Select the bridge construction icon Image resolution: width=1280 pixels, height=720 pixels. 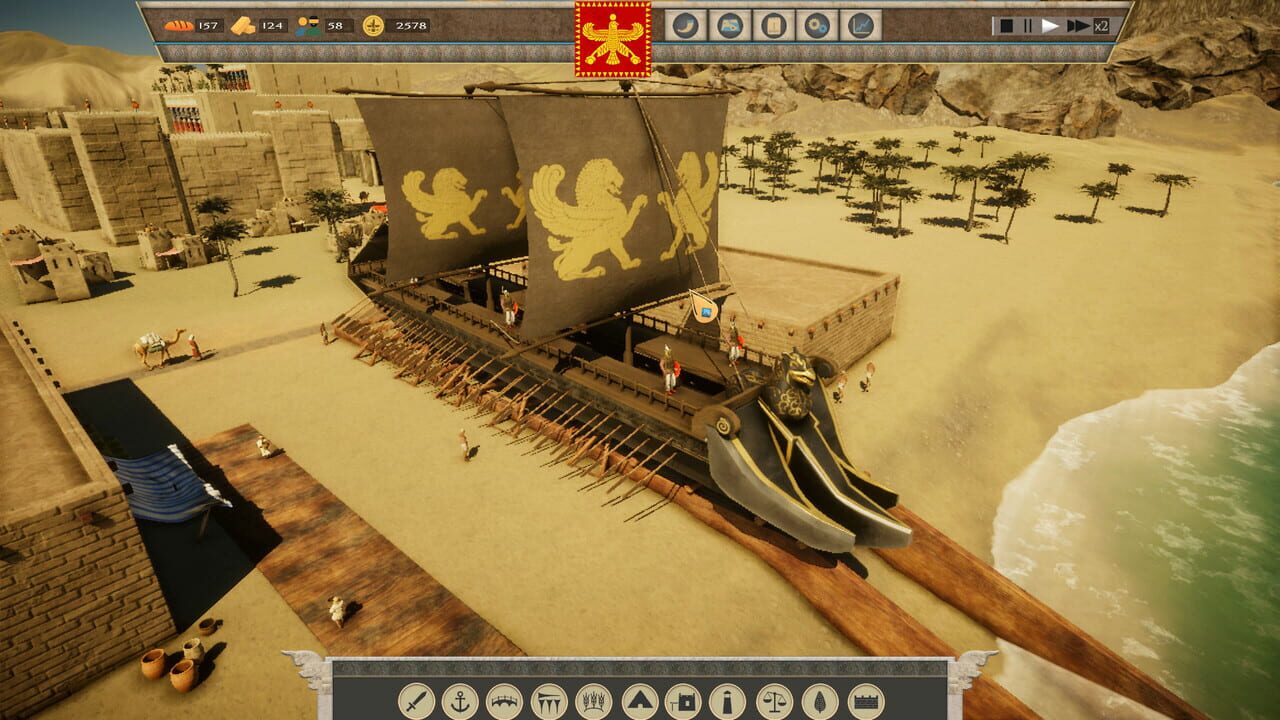point(504,700)
